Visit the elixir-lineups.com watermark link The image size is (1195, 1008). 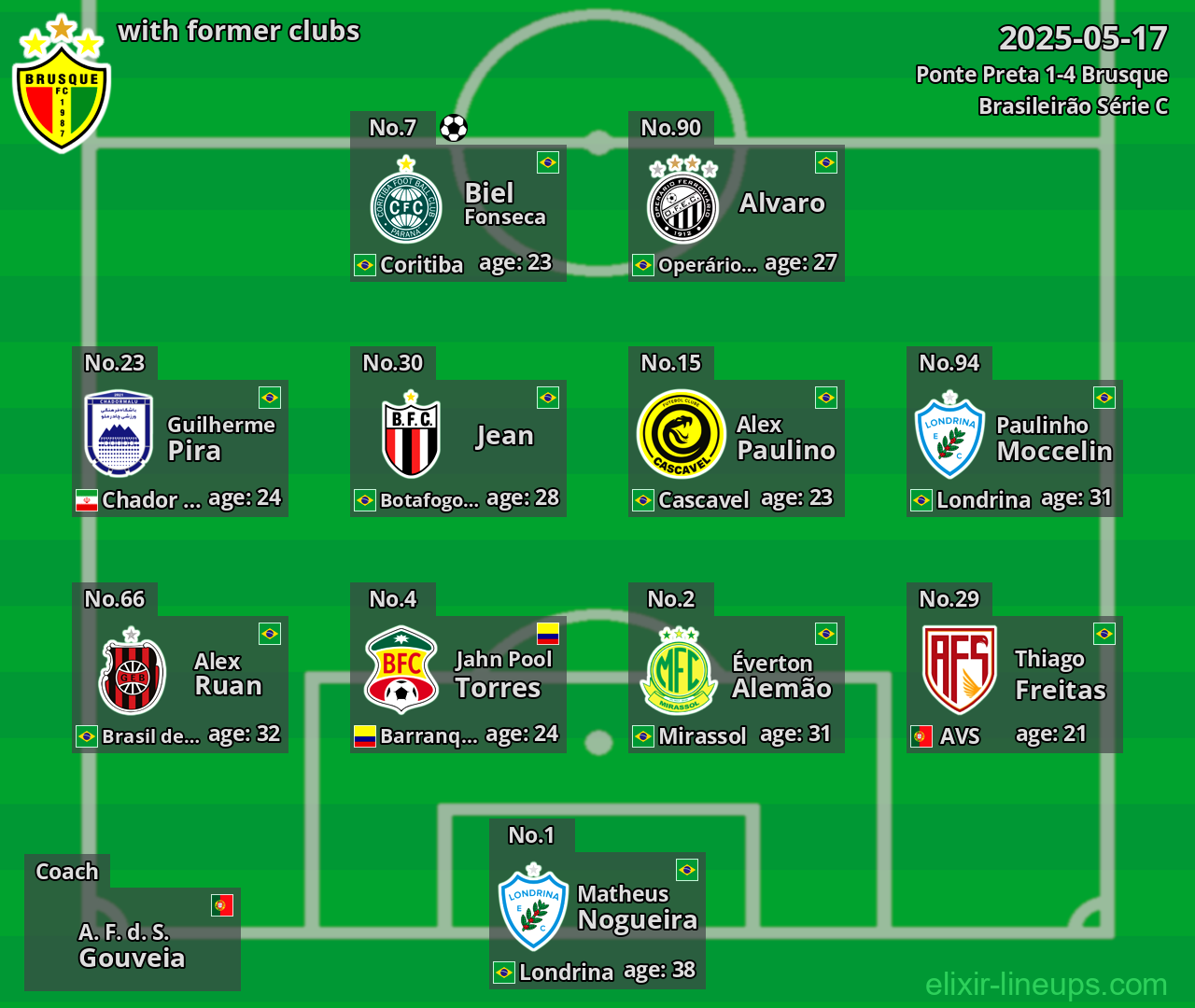click(1046, 984)
